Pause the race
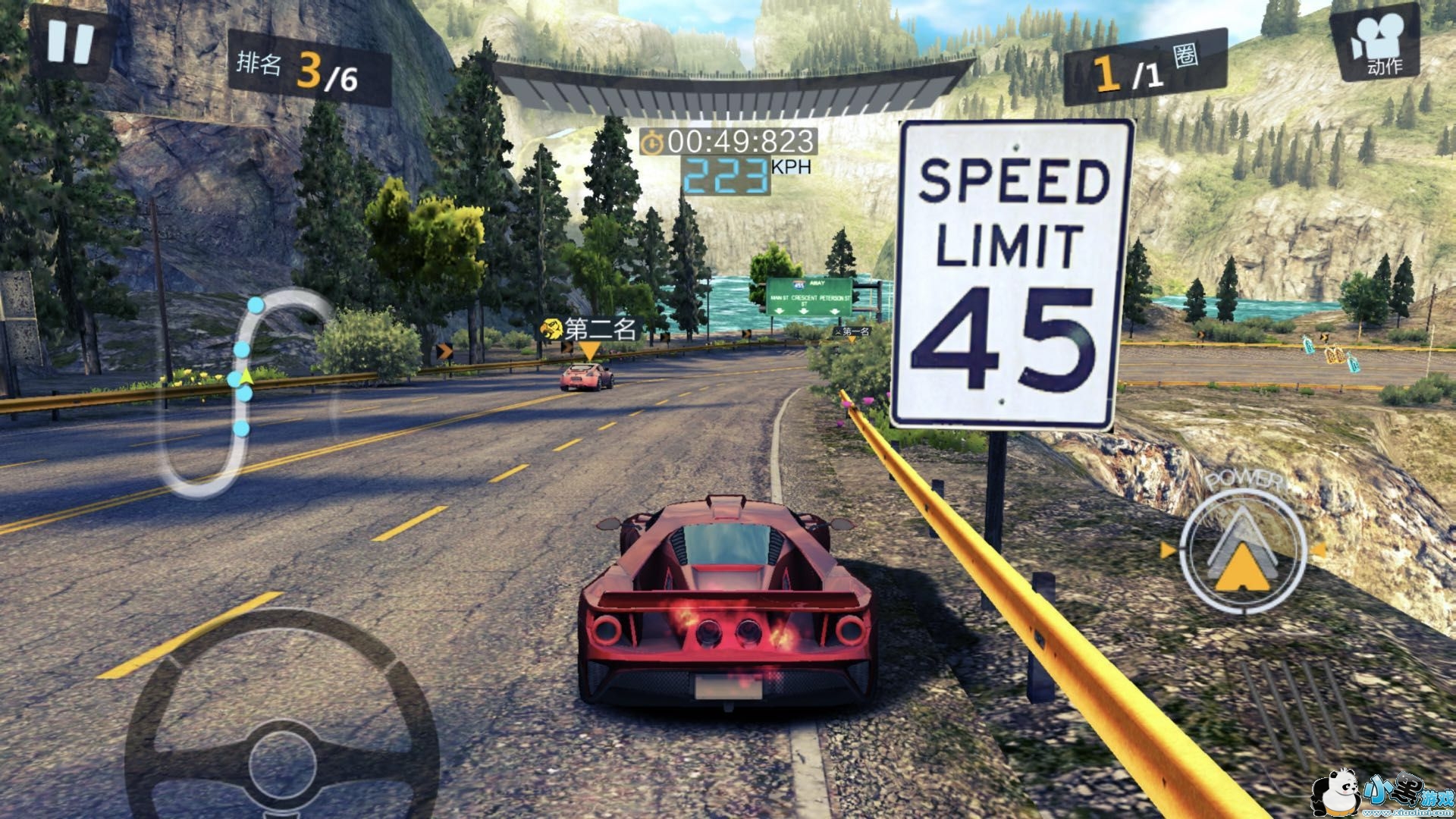Screen dimensions: 1456x819 point(70,41)
